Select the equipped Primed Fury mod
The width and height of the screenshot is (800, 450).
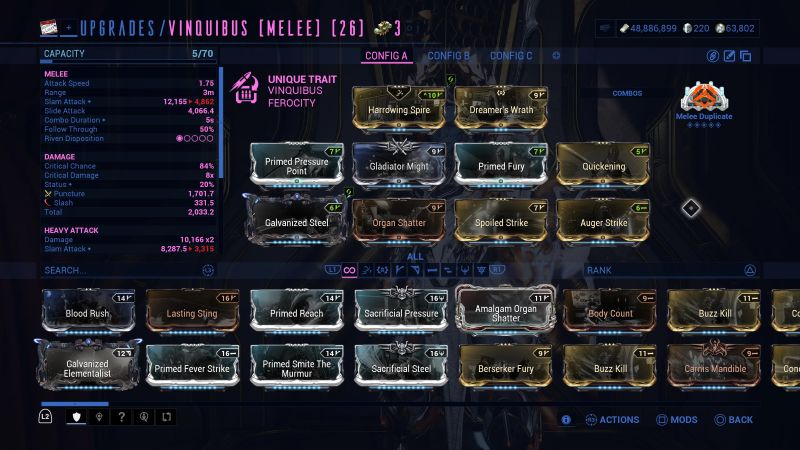pos(501,164)
